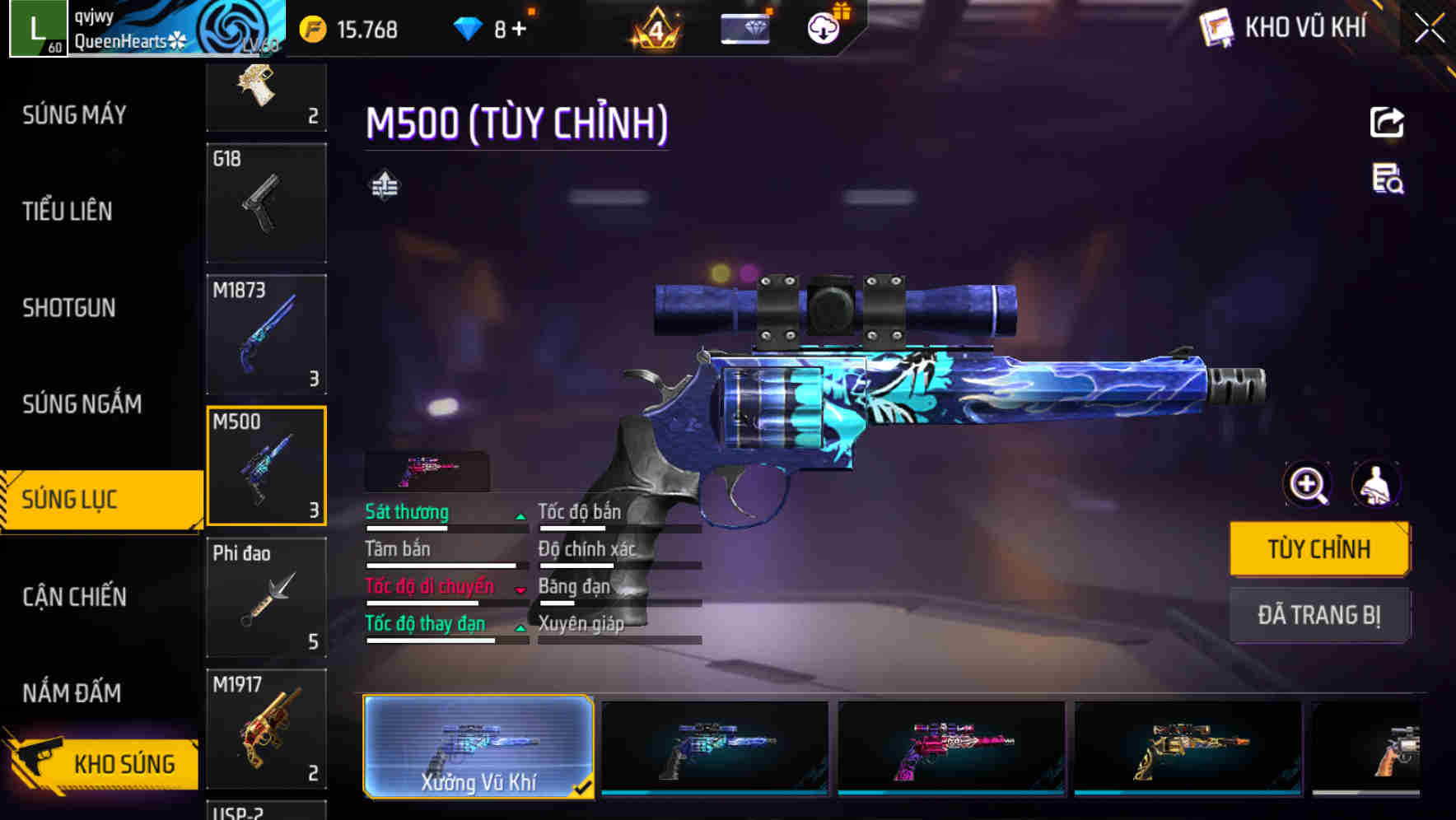Viewport: 1456px width, 820px height.
Task: Select the magnifier zoom preview icon
Action: coord(1306,484)
